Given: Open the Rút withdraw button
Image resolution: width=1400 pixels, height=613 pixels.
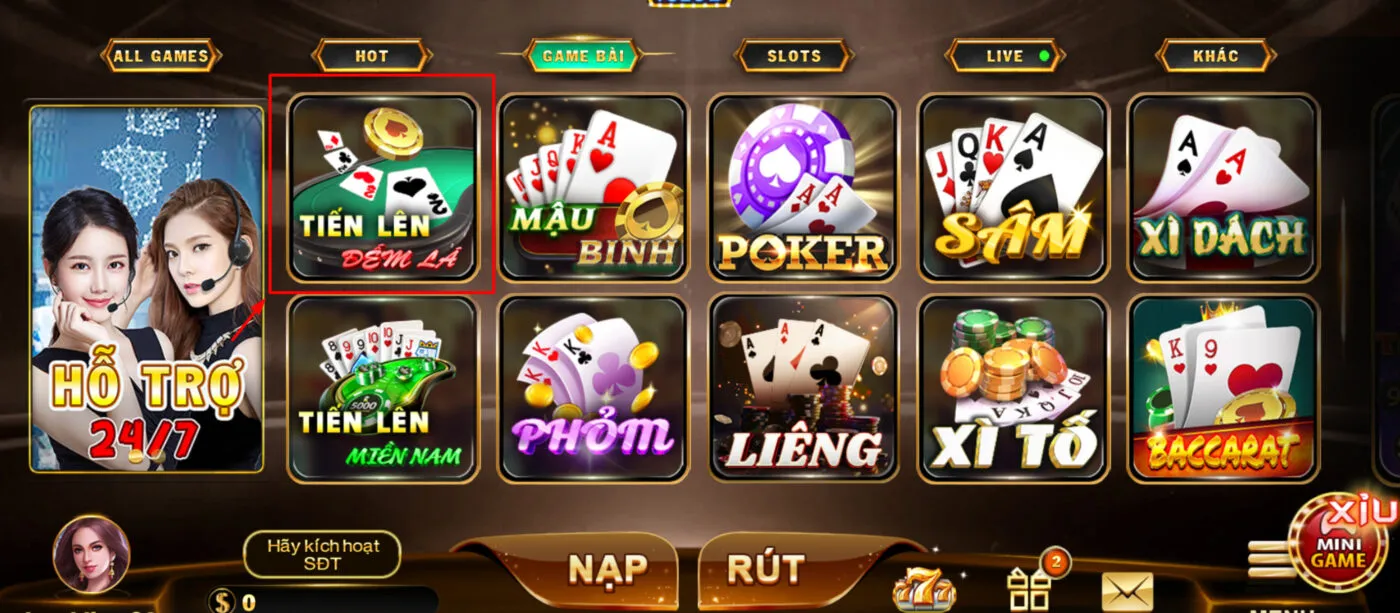Looking at the screenshot, I should point(766,569).
